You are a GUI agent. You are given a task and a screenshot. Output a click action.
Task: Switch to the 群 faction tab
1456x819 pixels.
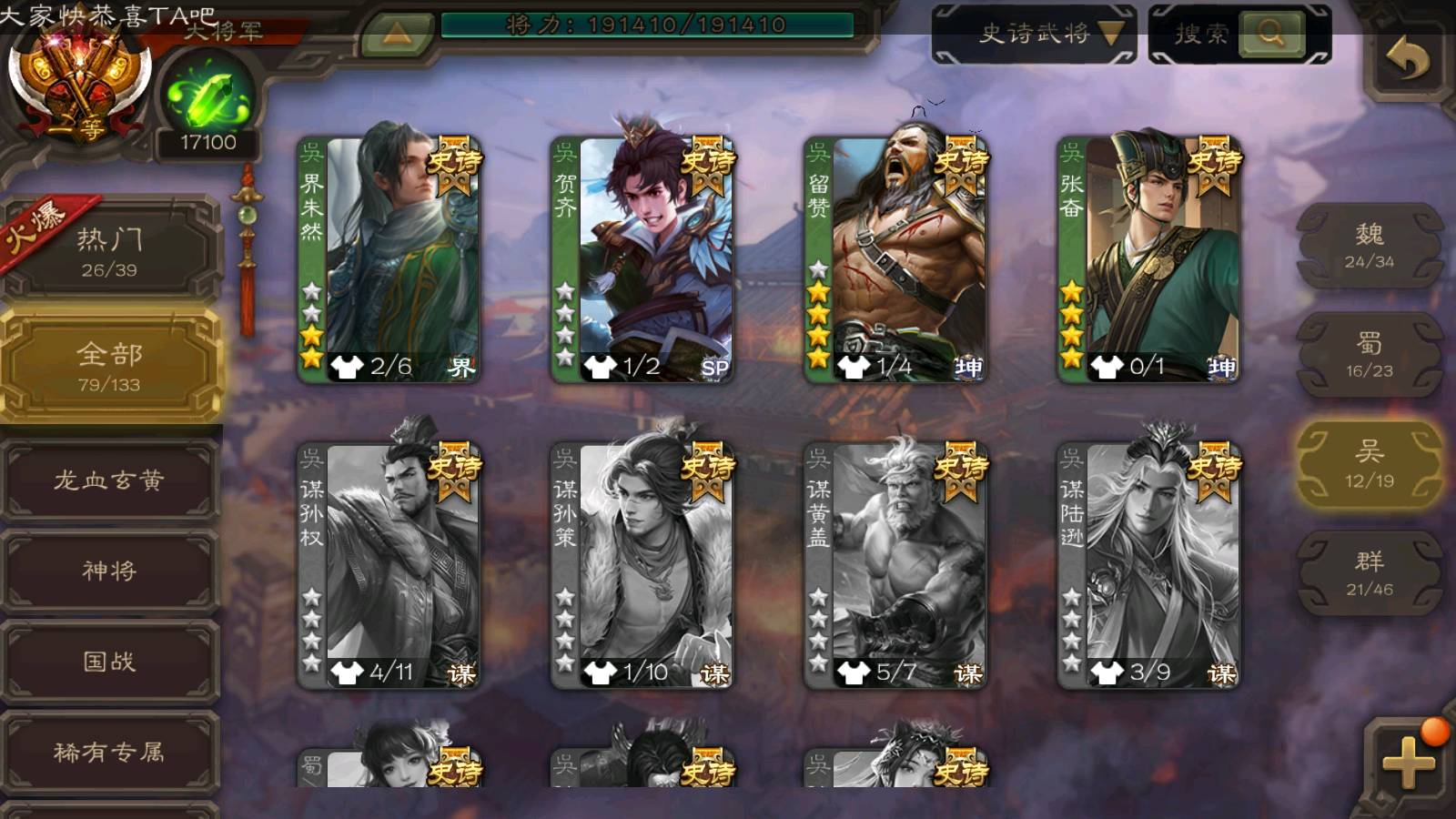pos(1370,573)
